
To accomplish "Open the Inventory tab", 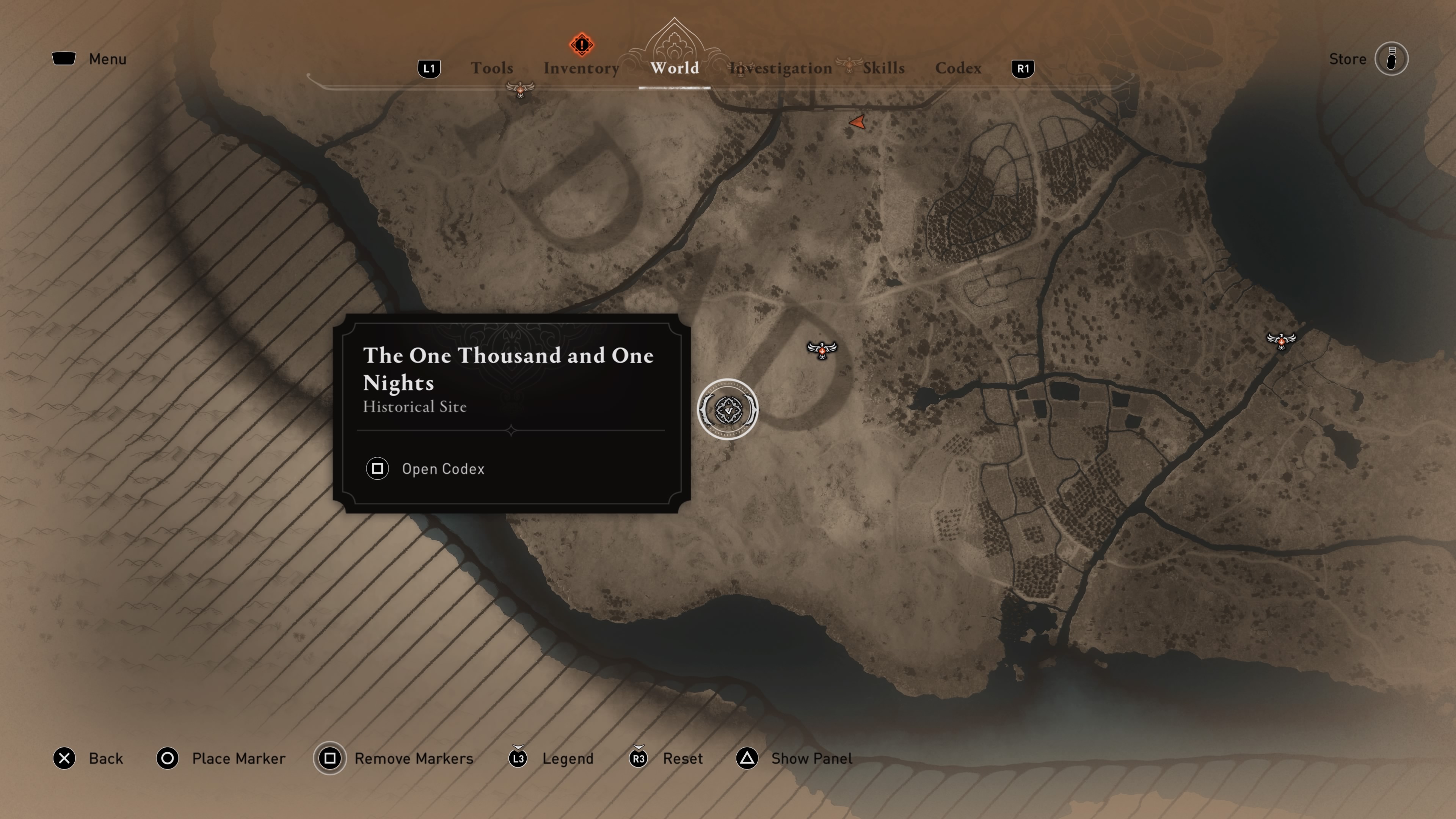I will click(x=581, y=68).
